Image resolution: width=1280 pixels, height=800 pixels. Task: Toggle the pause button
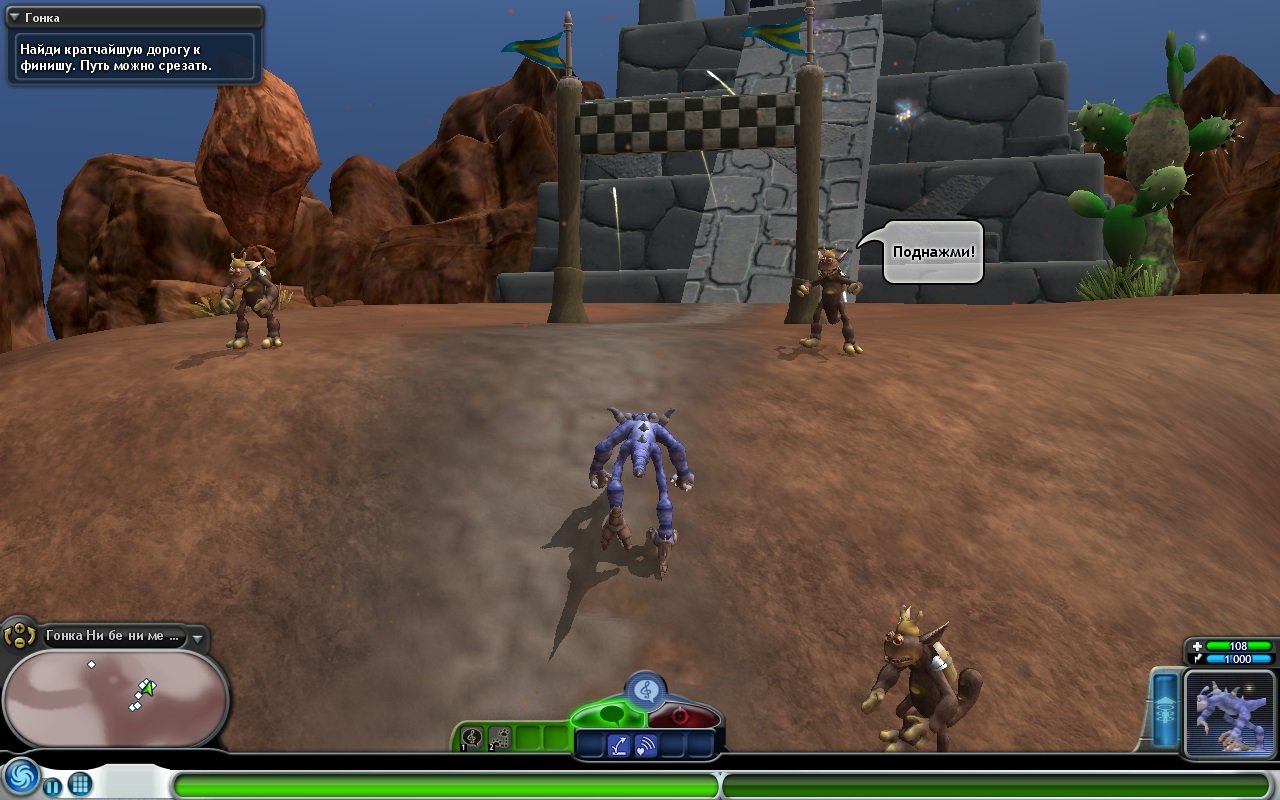[x=52, y=786]
